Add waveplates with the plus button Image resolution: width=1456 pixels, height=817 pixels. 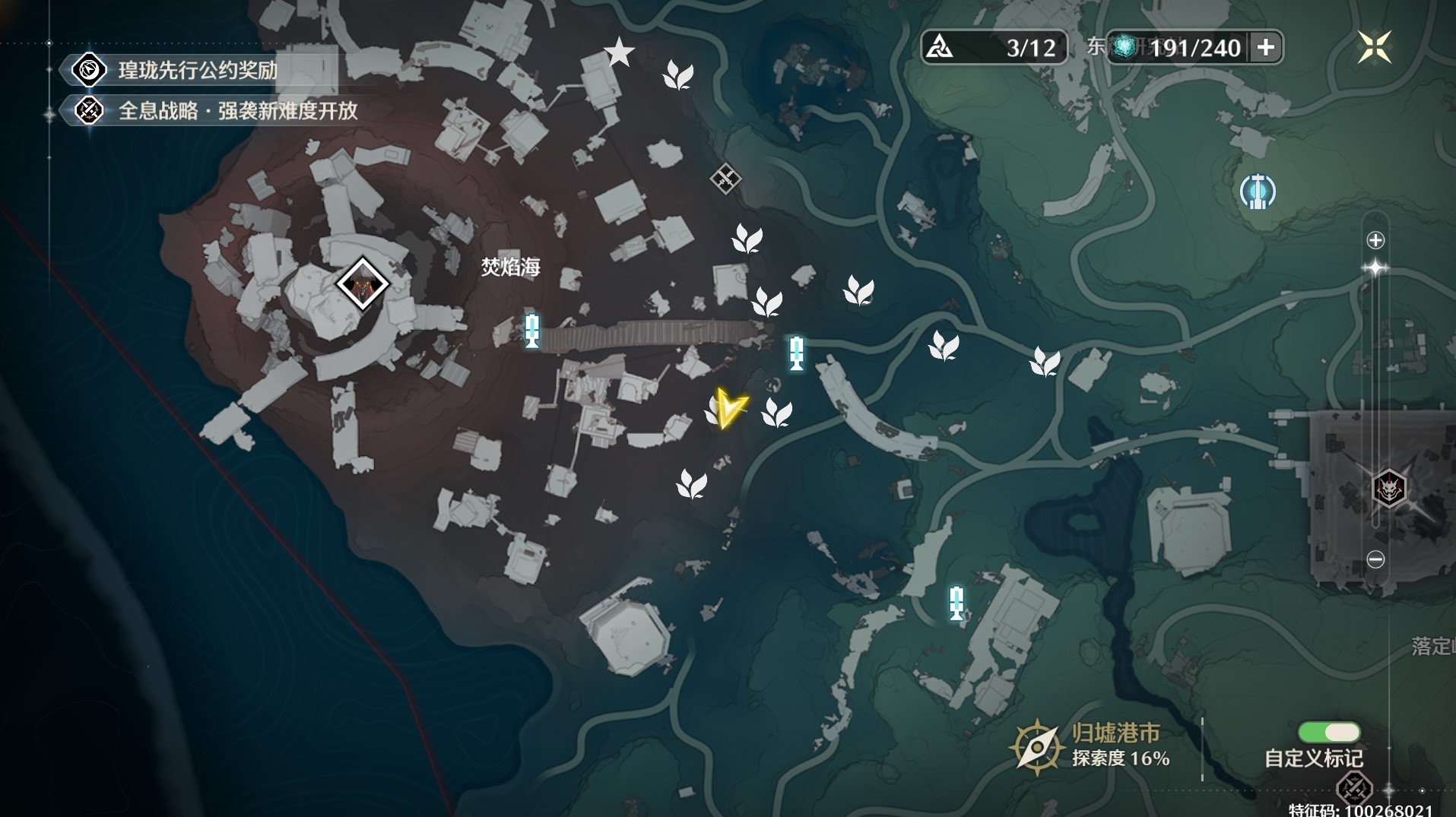1266,48
